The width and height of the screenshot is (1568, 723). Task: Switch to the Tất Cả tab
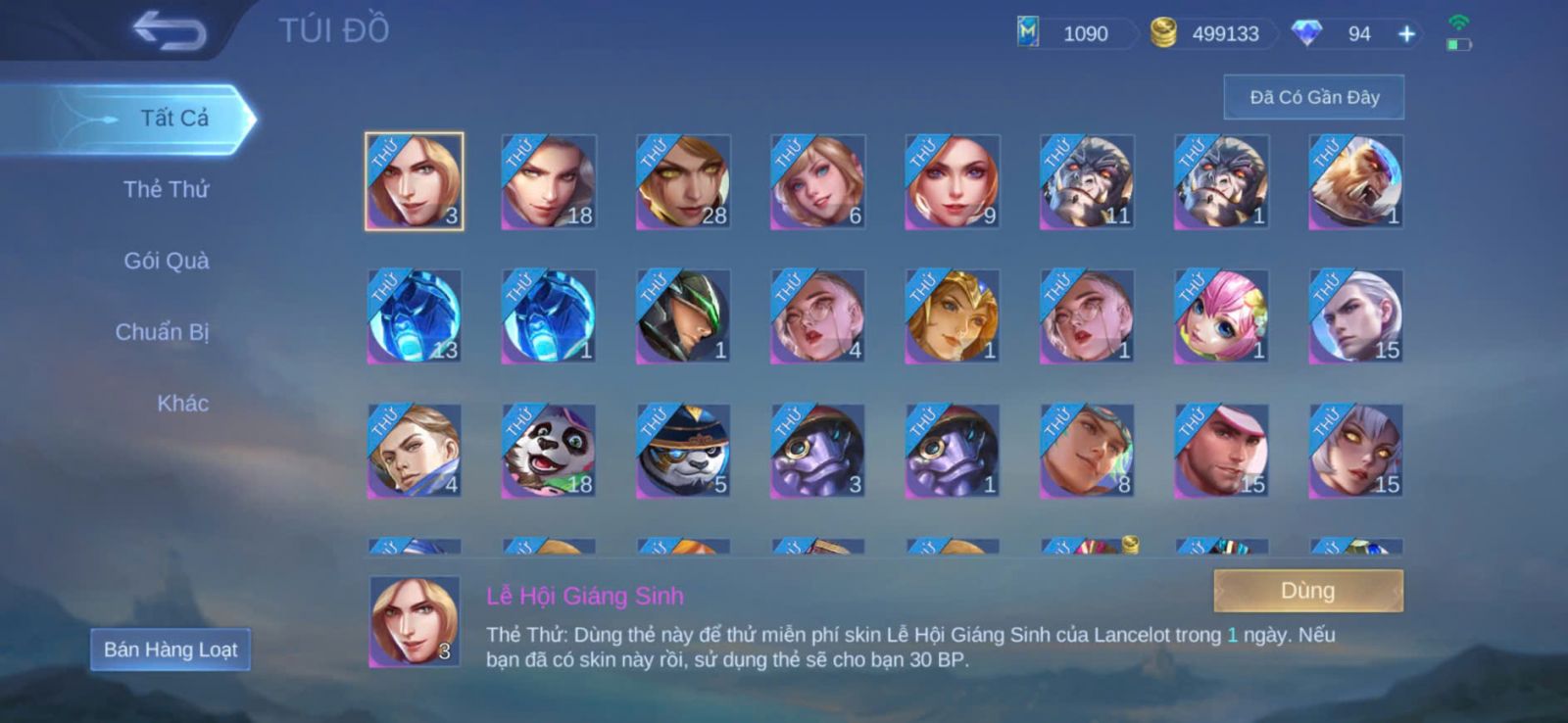point(173,119)
